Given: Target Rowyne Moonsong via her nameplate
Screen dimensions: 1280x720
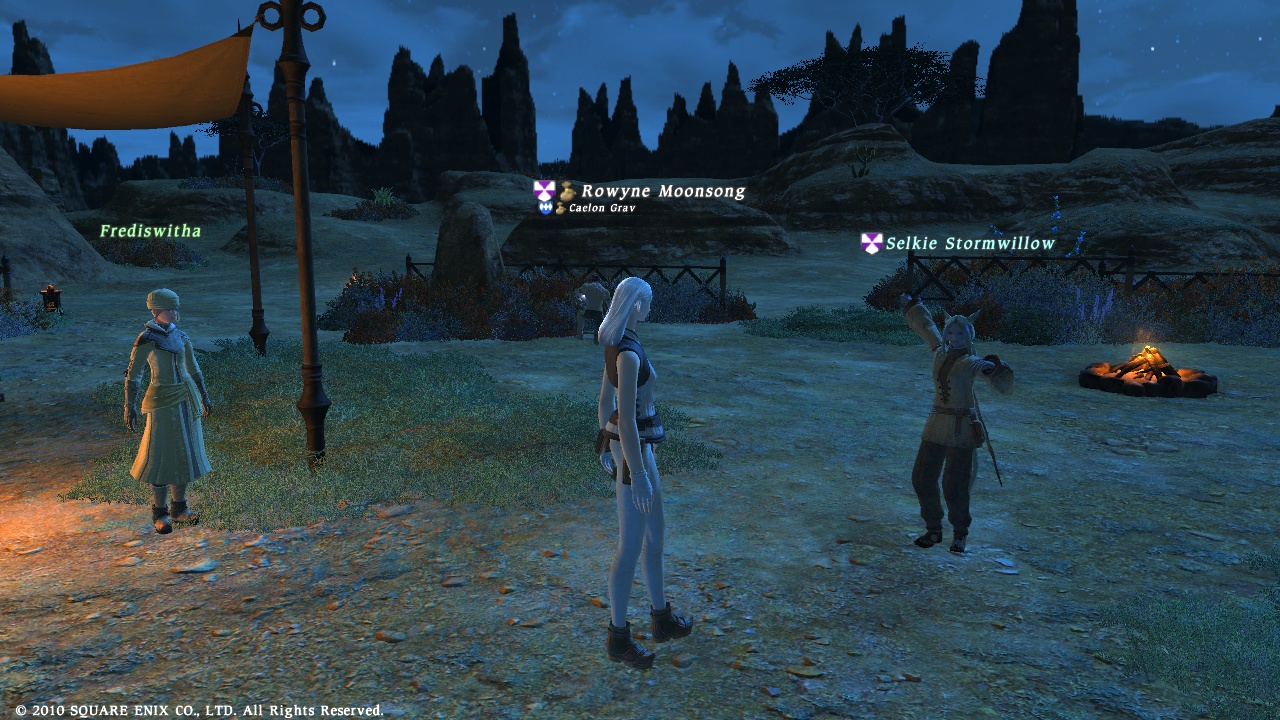Looking at the screenshot, I should click(662, 191).
